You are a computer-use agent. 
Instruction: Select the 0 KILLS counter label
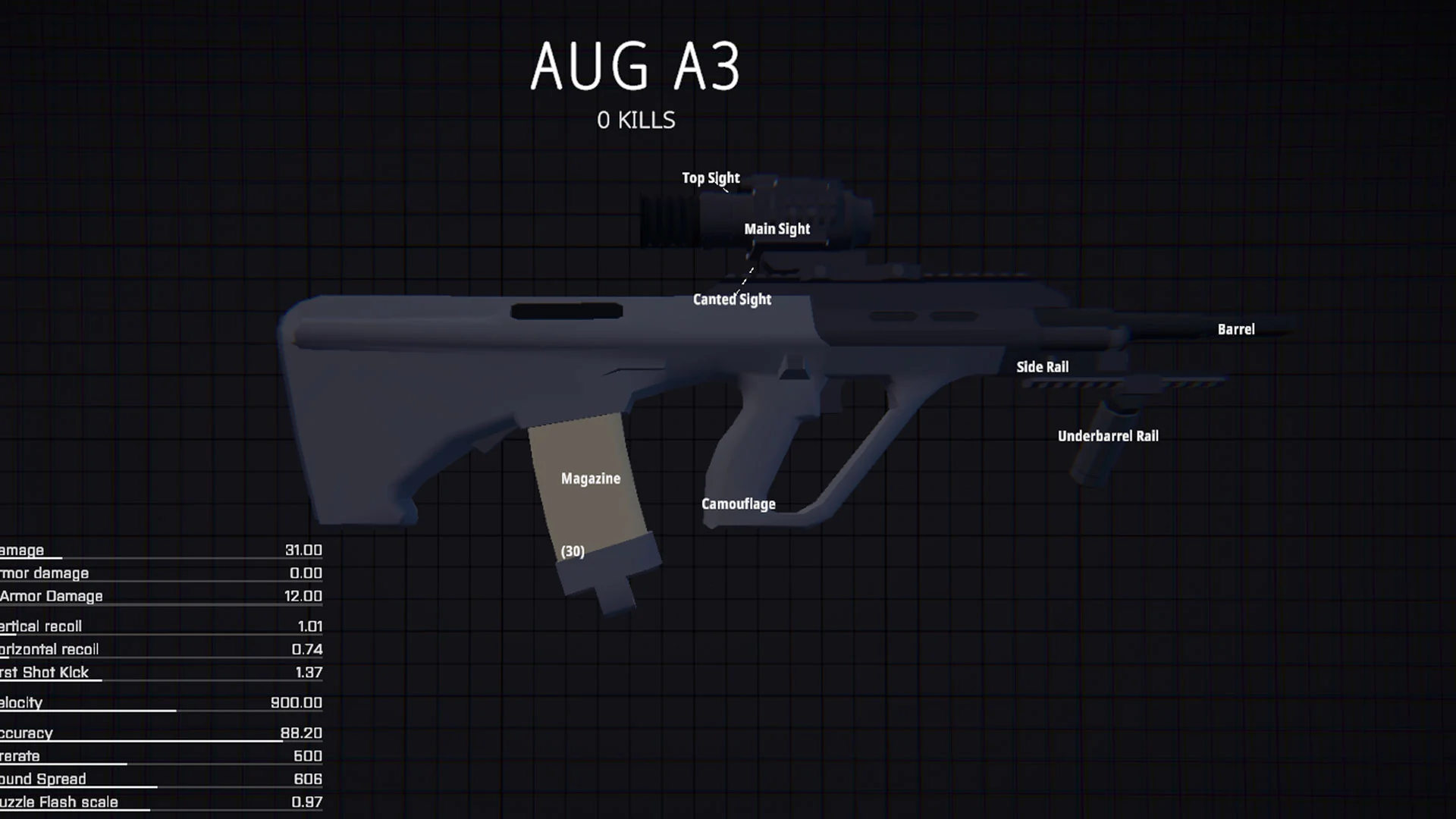[637, 119]
